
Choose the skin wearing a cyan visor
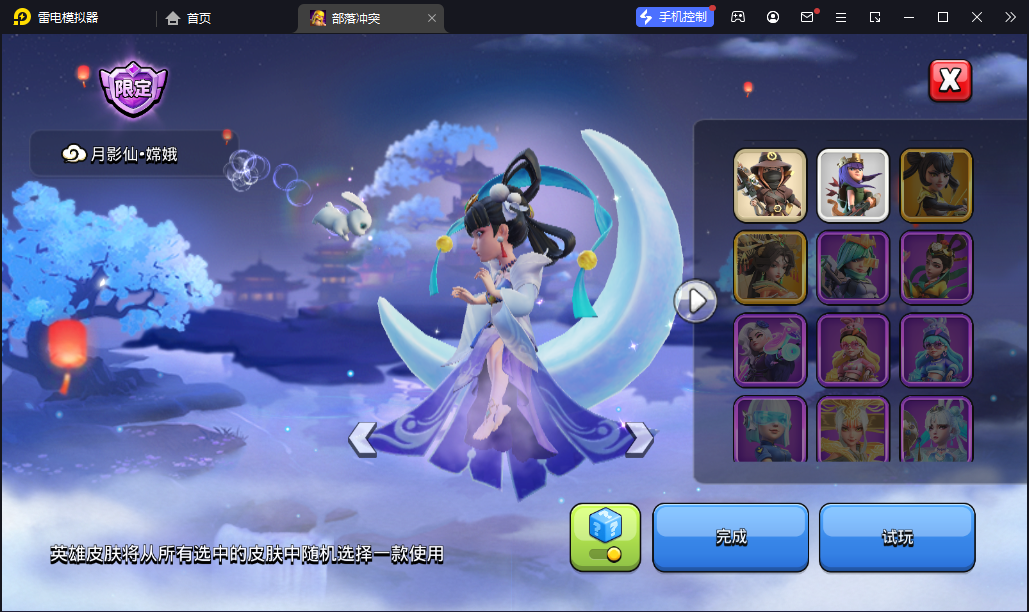770,429
